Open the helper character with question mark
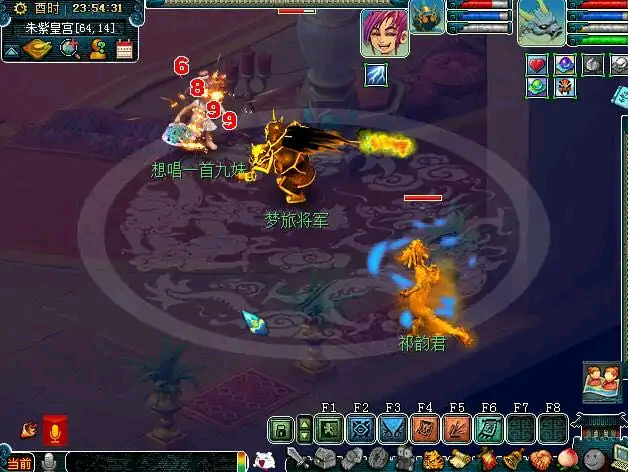This screenshot has width=628, height=472. 98,48
